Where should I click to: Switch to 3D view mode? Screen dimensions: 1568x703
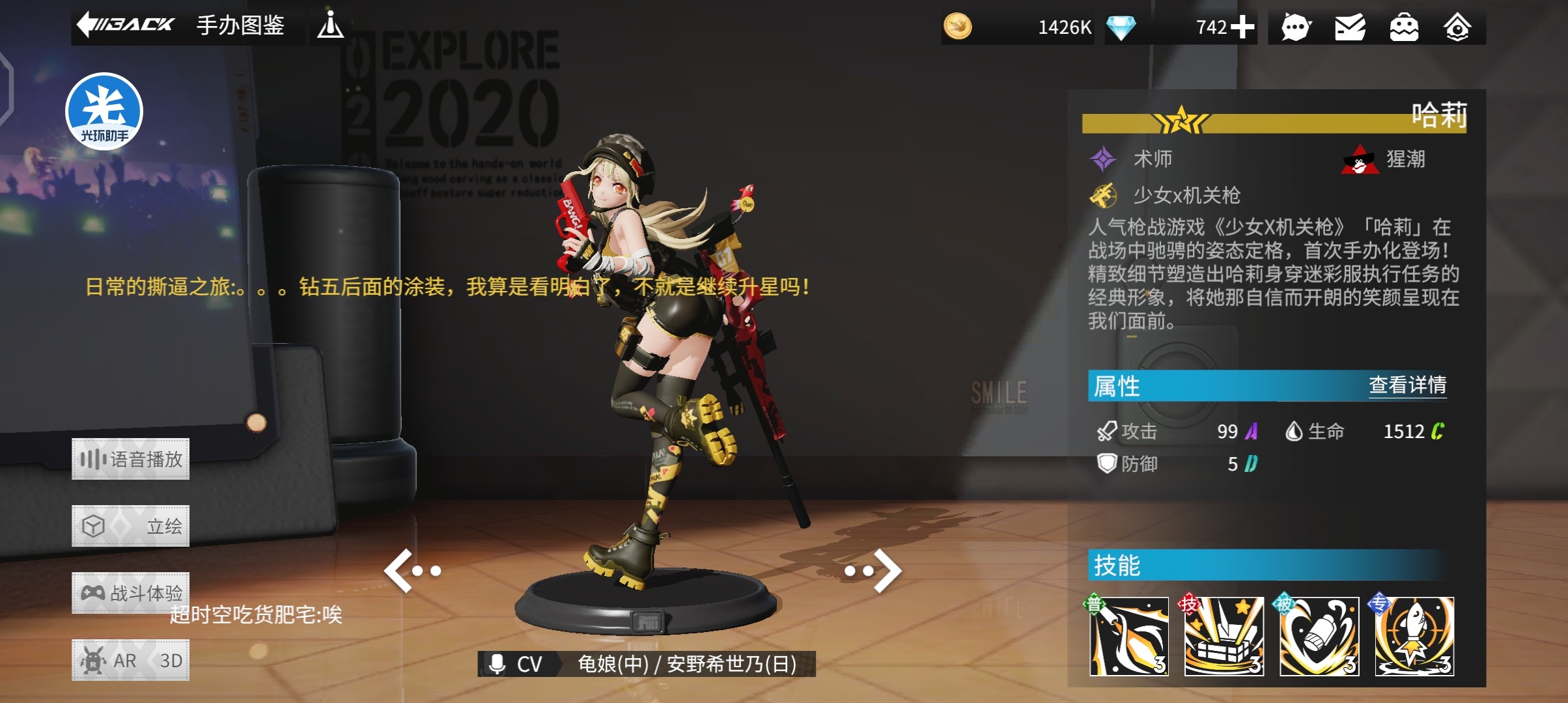pyautogui.click(x=171, y=661)
